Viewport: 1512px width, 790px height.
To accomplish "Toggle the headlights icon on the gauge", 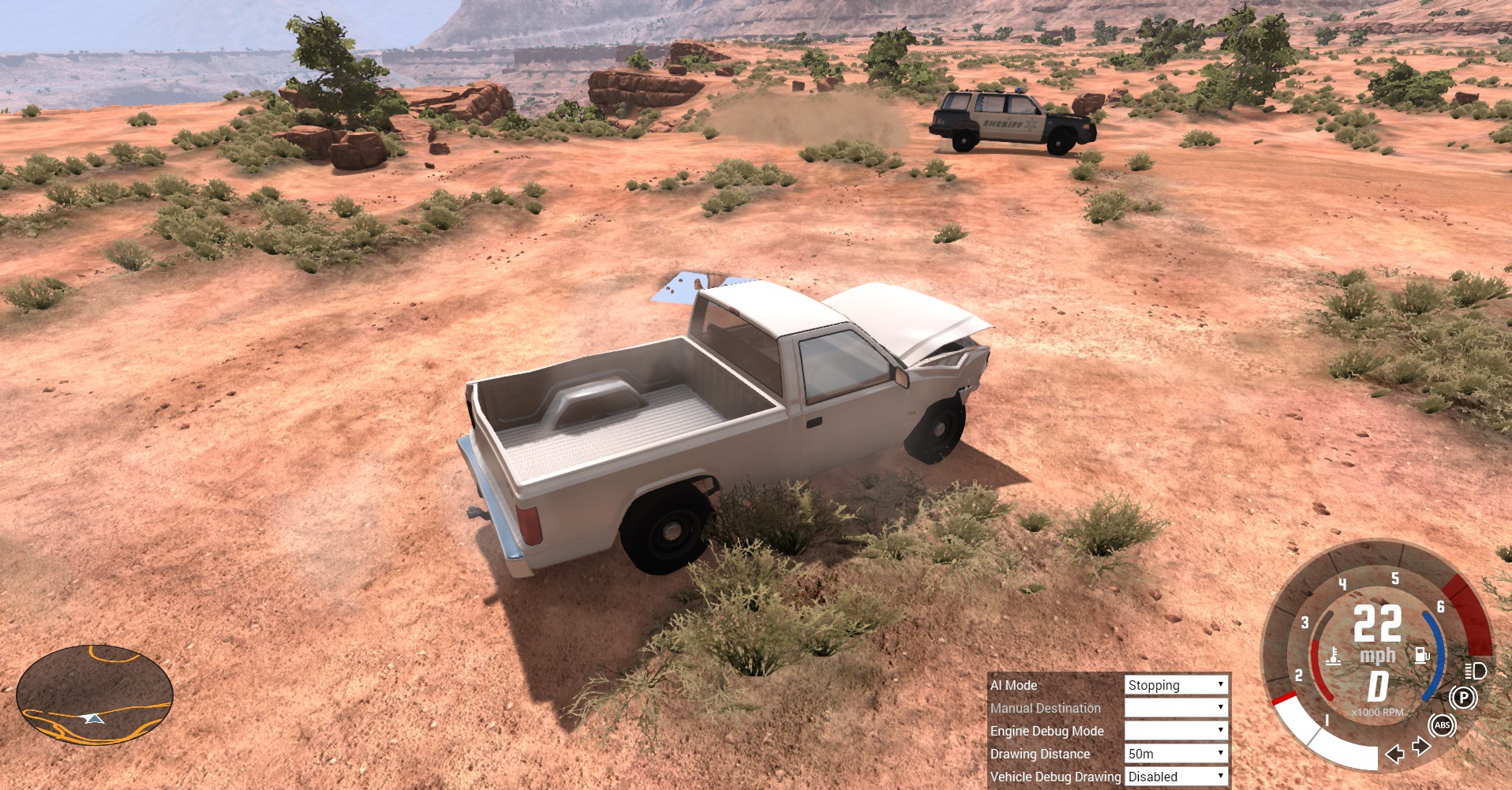I will (x=1475, y=671).
